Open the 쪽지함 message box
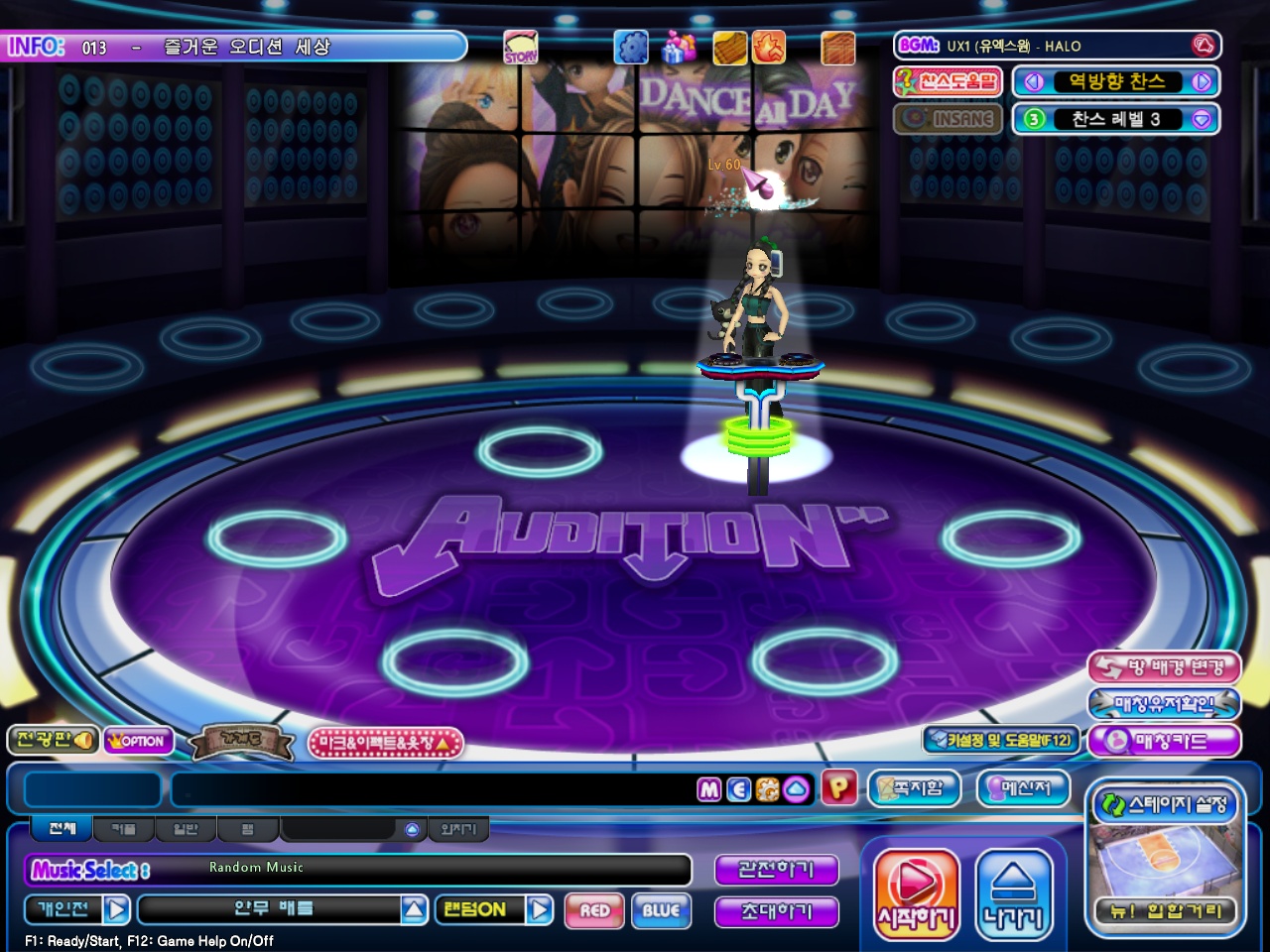 (915, 788)
